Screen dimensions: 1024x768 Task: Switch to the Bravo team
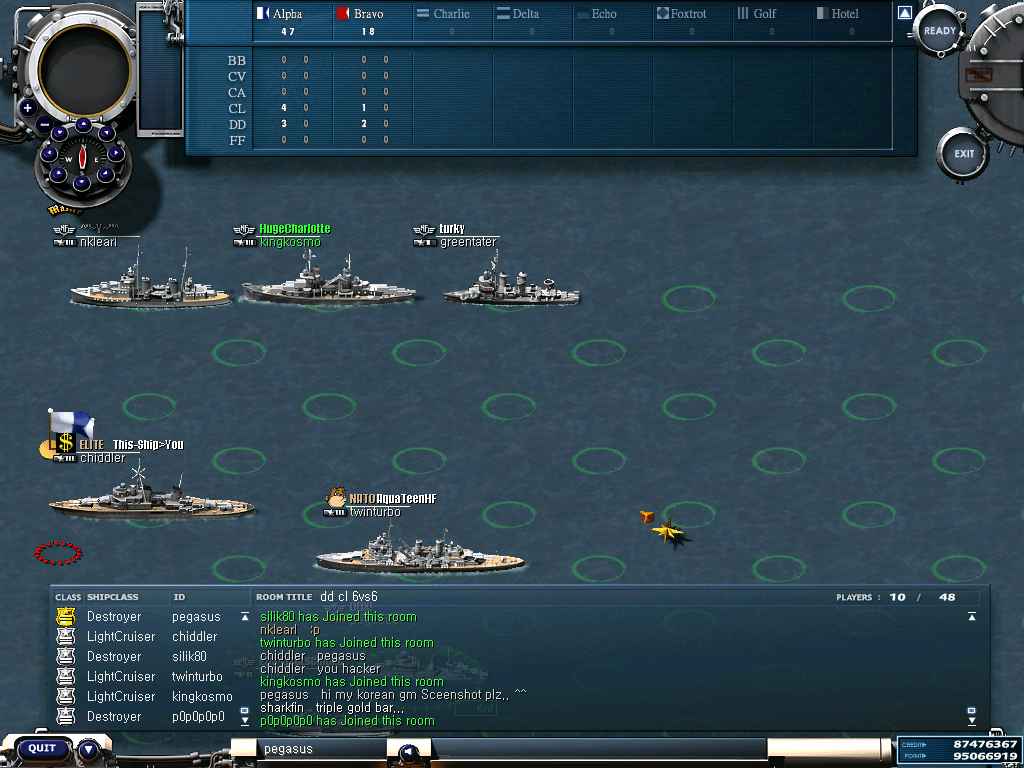(368, 14)
